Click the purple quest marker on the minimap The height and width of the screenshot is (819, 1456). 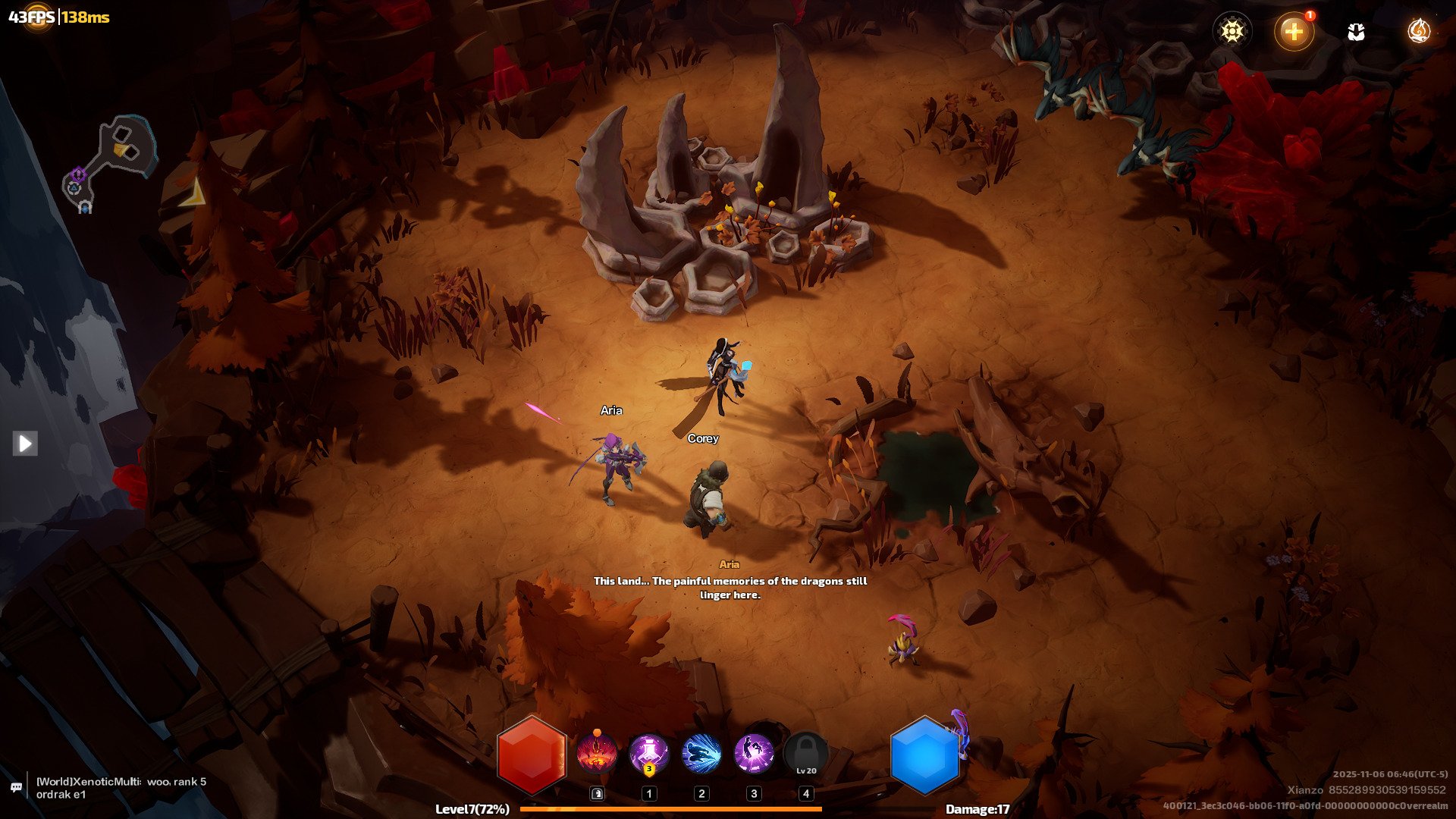(77, 175)
